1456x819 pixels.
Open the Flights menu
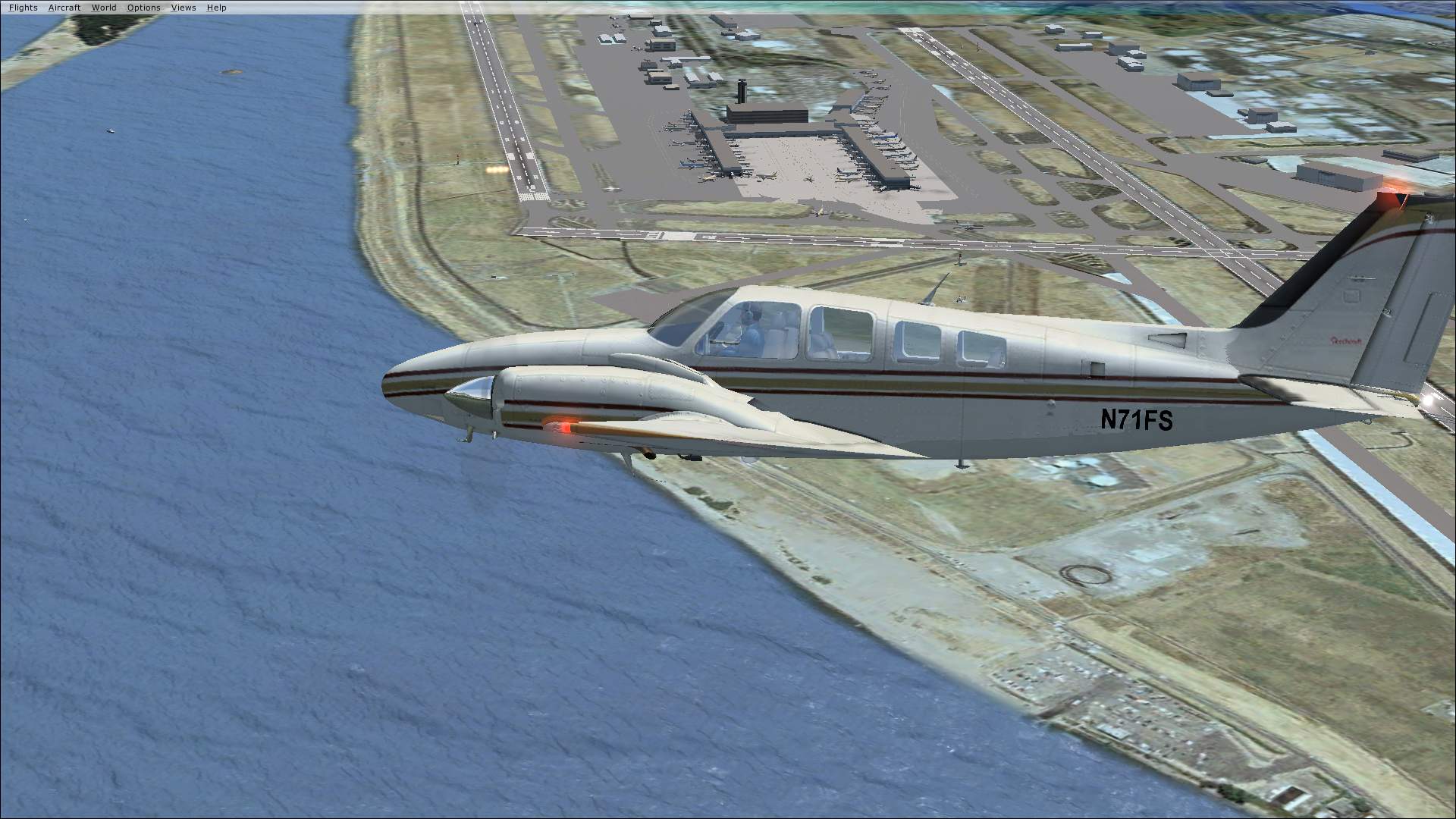tap(23, 8)
